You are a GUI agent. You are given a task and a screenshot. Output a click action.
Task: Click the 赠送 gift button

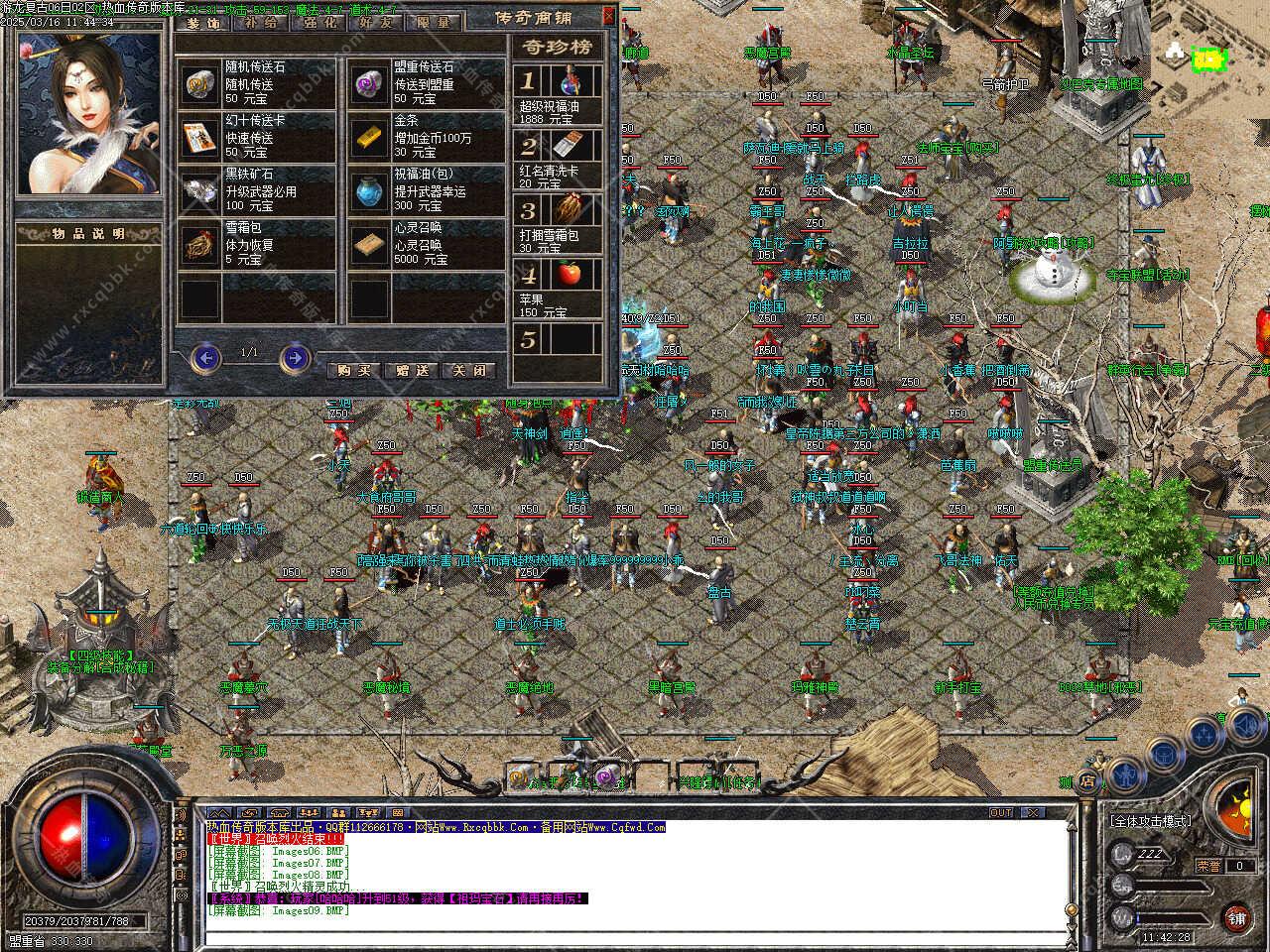pos(411,369)
